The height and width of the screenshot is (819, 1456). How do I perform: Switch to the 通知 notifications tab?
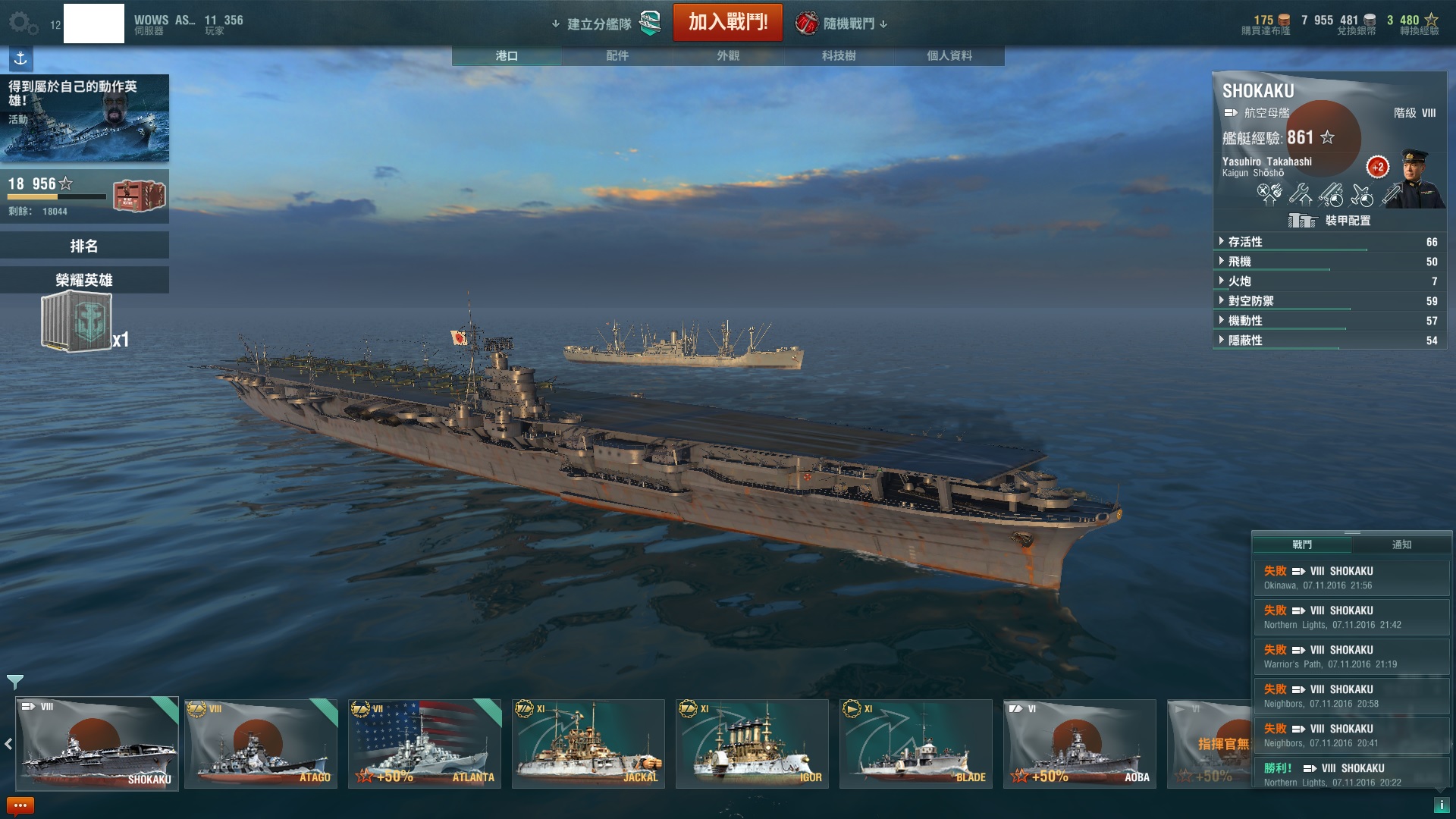(1401, 544)
